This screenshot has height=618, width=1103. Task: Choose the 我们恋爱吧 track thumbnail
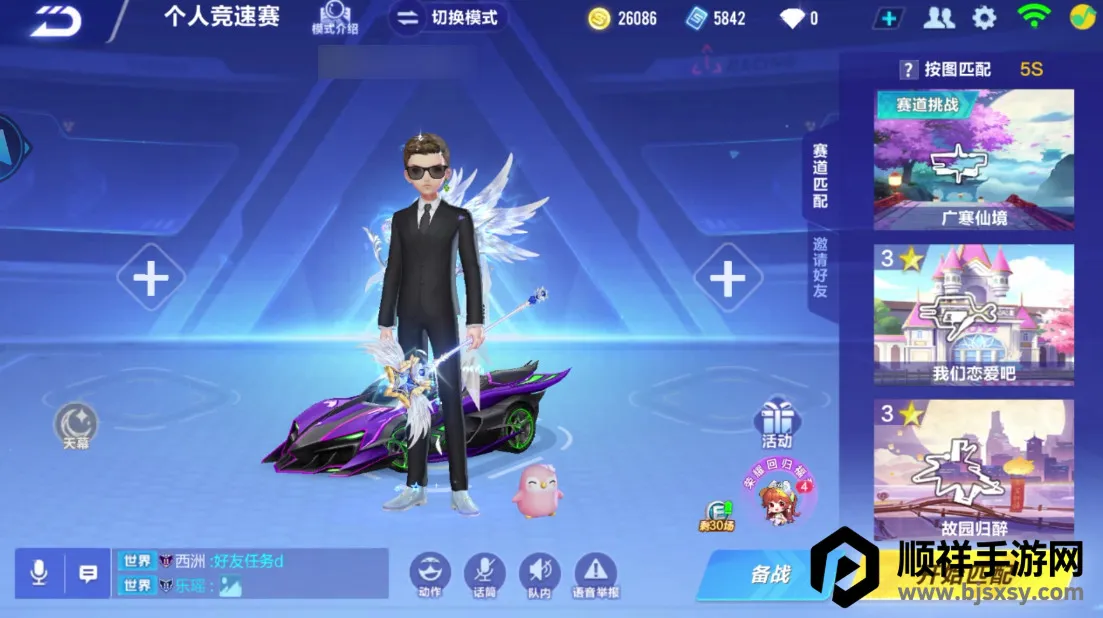tap(973, 314)
